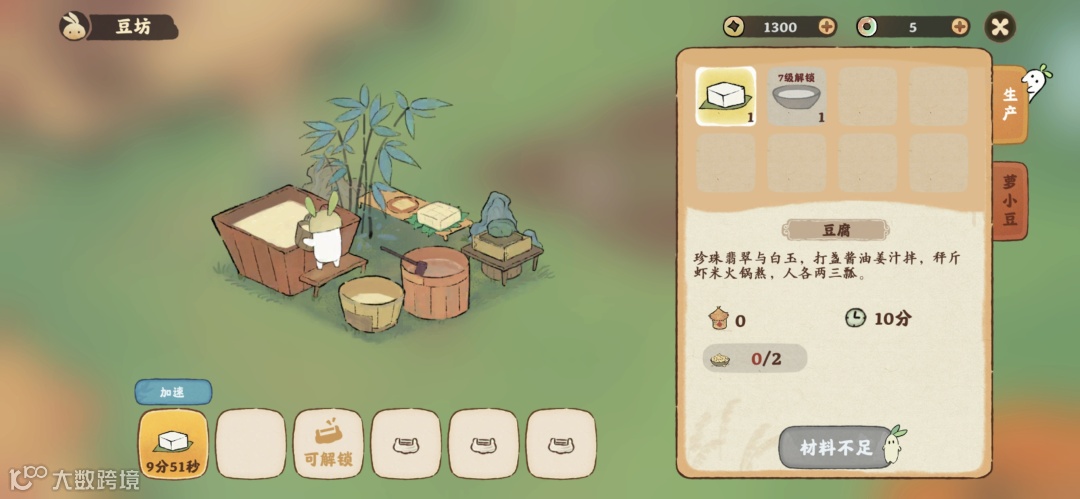Tap the 加速 speed-up button

[173, 392]
